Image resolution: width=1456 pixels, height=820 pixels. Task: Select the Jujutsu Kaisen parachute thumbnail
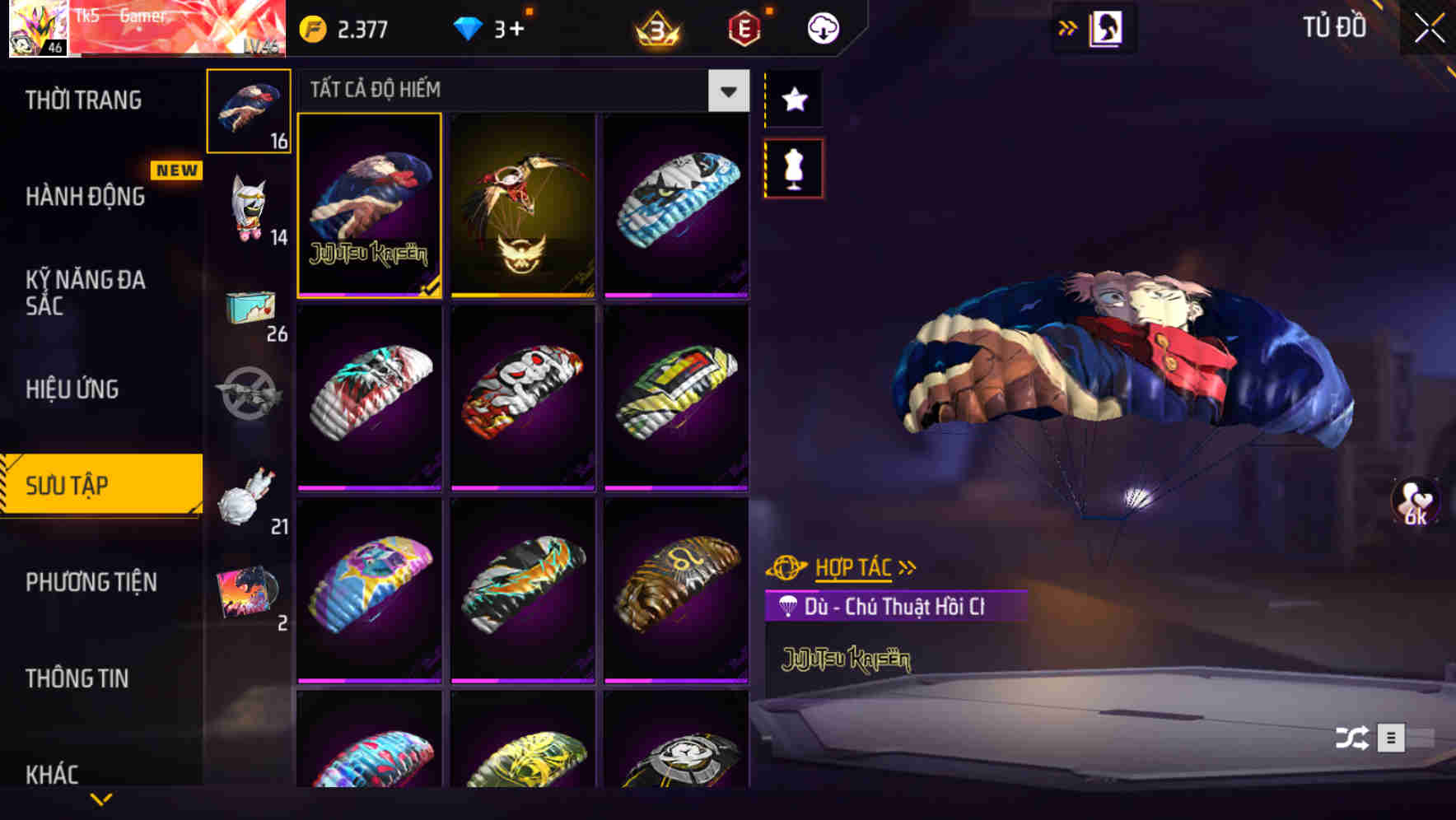[370, 206]
